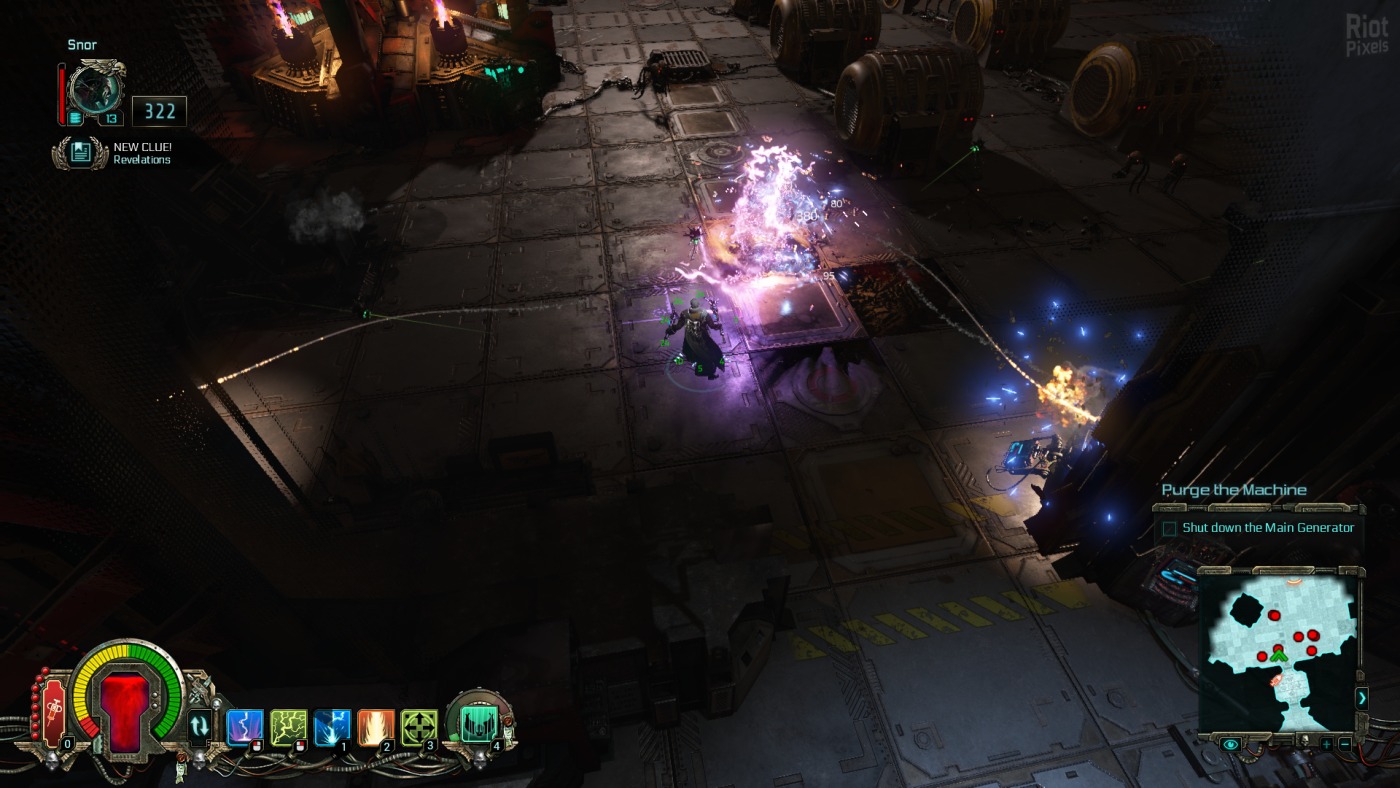Select the green four-arrows ability
The width and height of the screenshot is (1400, 788).
click(x=419, y=727)
